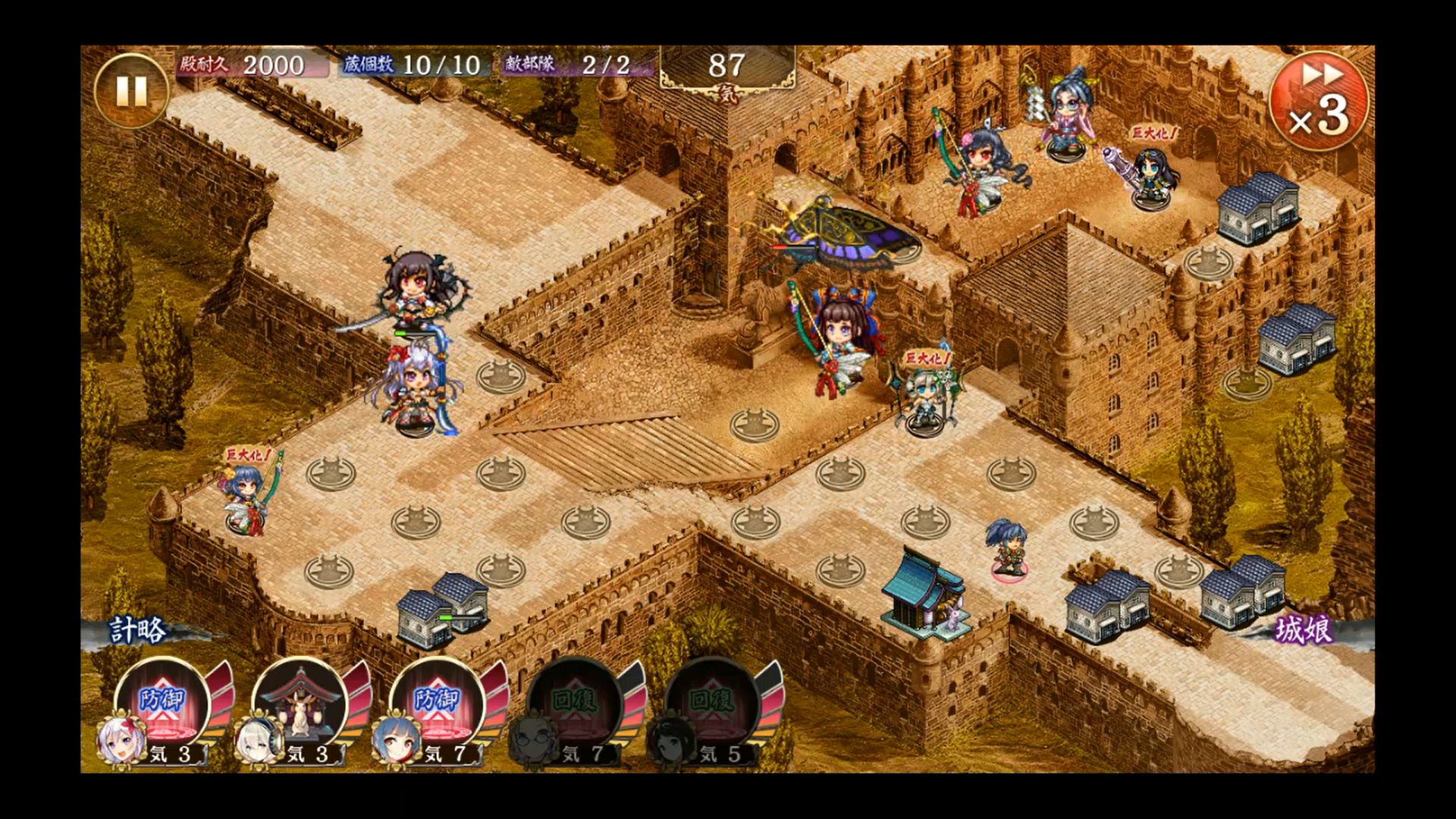Open the 計略 stratagem tab
The image size is (1456, 819).
(138, 631)
